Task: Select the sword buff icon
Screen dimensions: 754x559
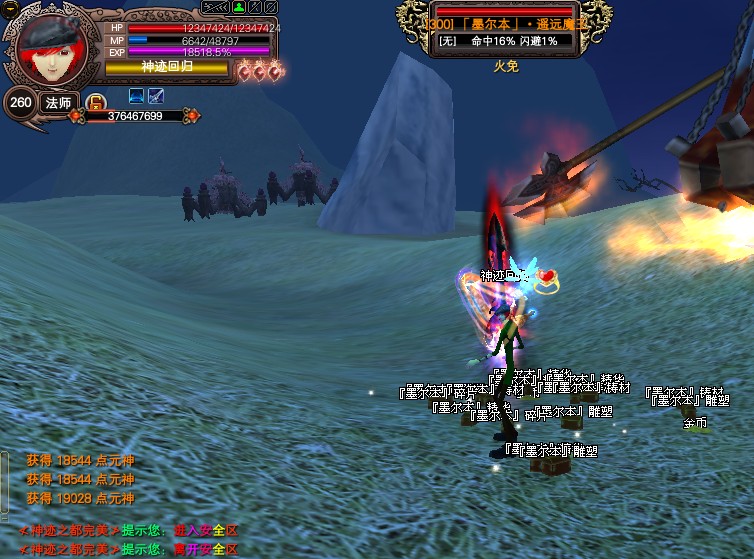Action: pyautogui.click(x=156, y=96)
